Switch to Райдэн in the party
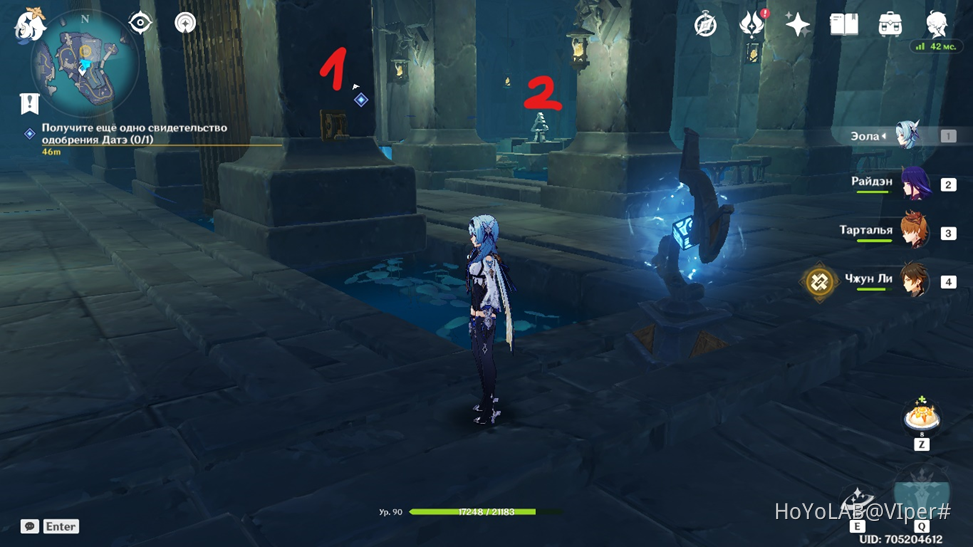Image resolution: width=973 pixels, height=547 pixels. pos(913,184)
